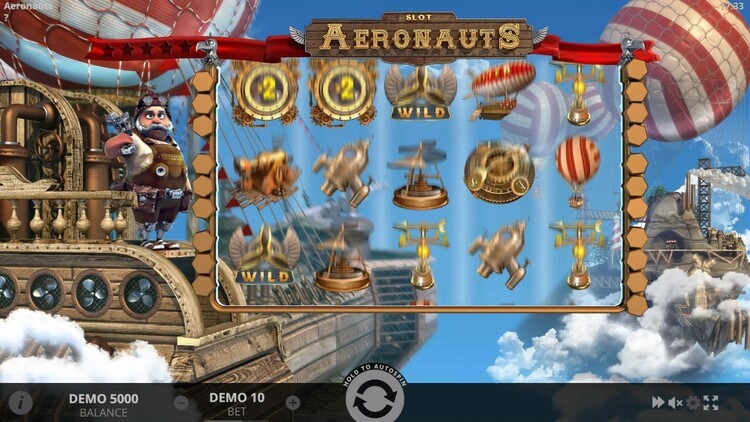
Task: Spin the reels with the circular arrows button
Action: point(375,400)
